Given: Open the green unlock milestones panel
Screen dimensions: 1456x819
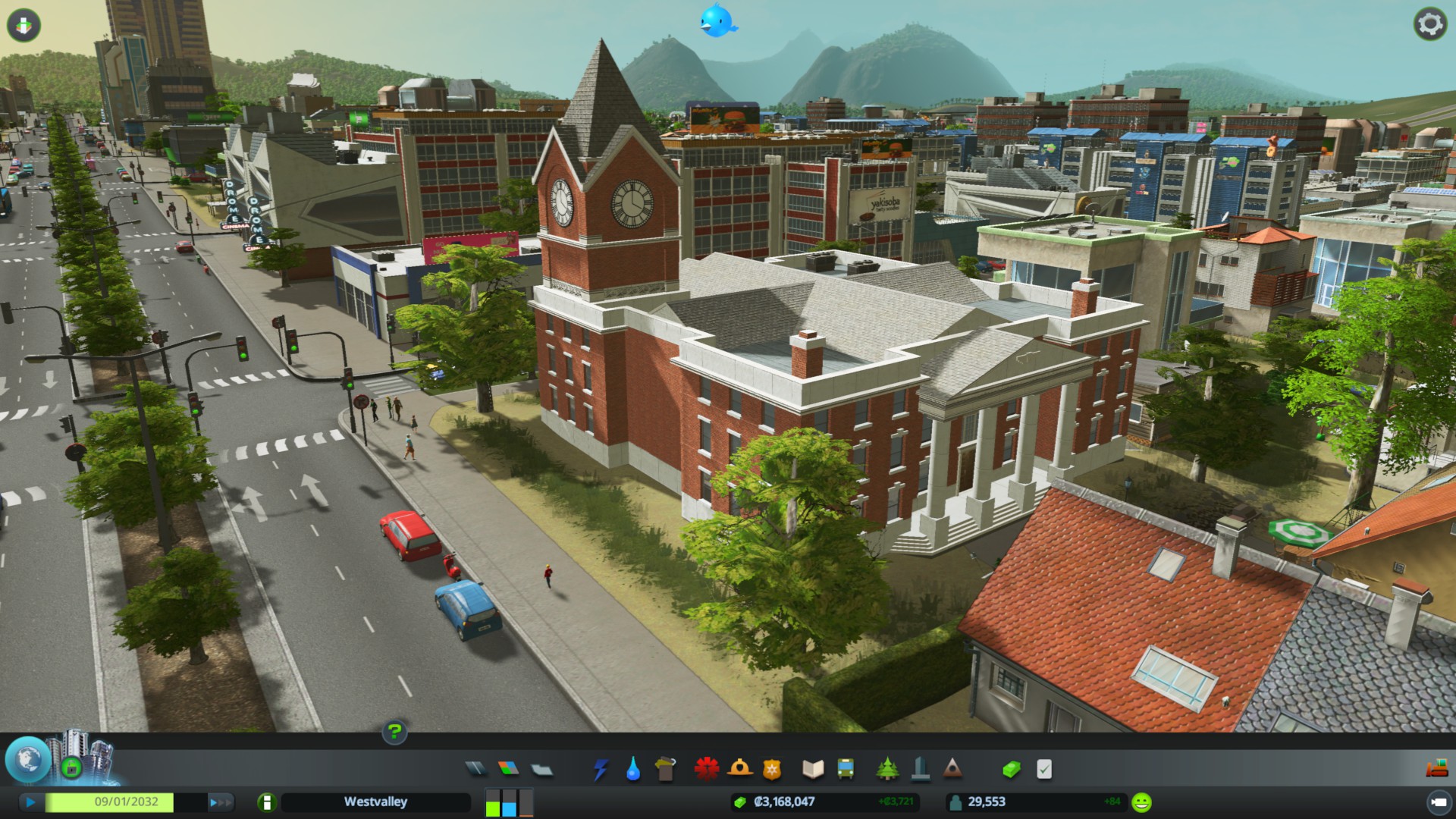Looking at the screenshot, I should pos(71,767).
